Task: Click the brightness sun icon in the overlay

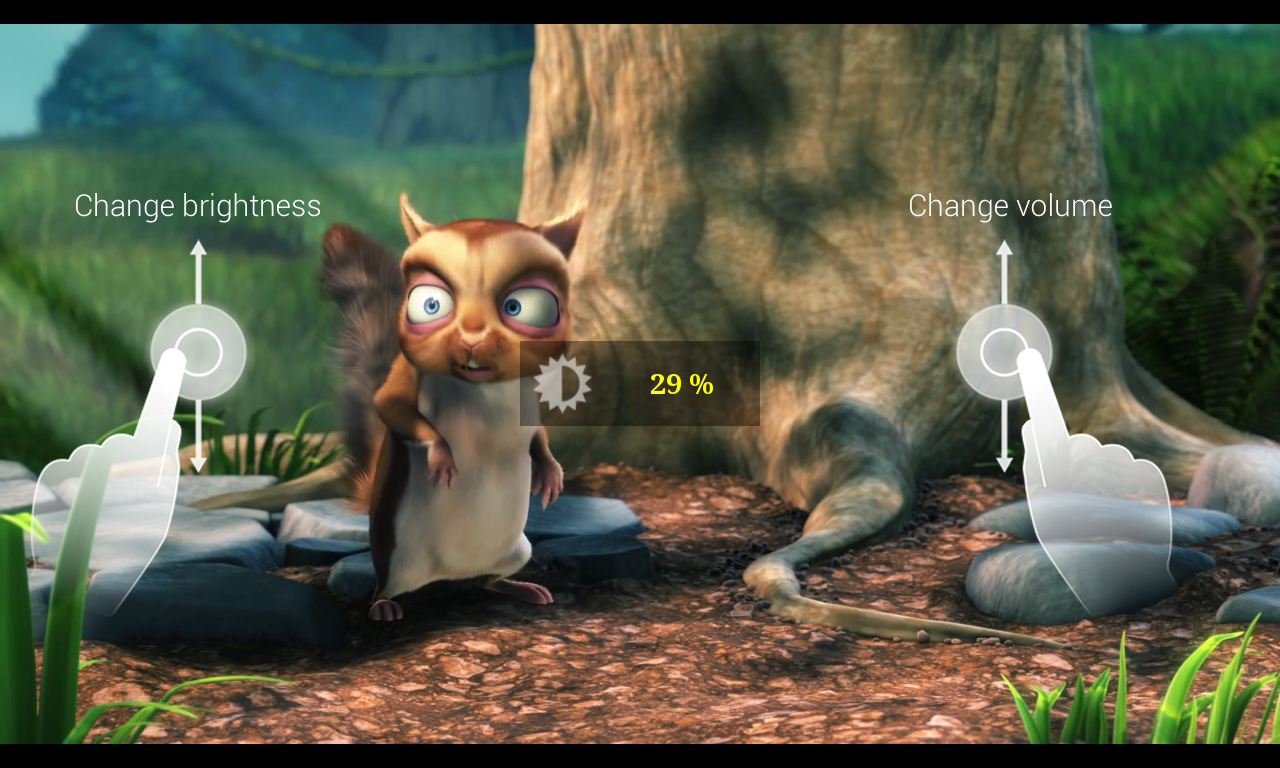Action: [563, 383]
